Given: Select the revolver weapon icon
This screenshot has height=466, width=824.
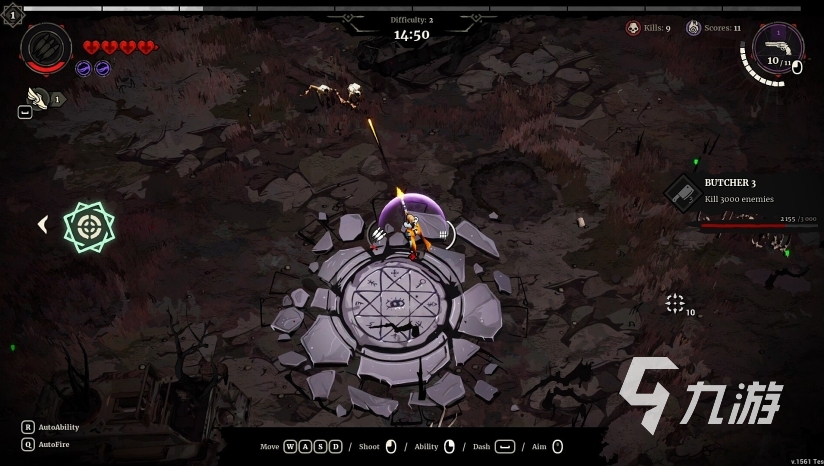Looking at the screenshot, I should pos(776,46).
